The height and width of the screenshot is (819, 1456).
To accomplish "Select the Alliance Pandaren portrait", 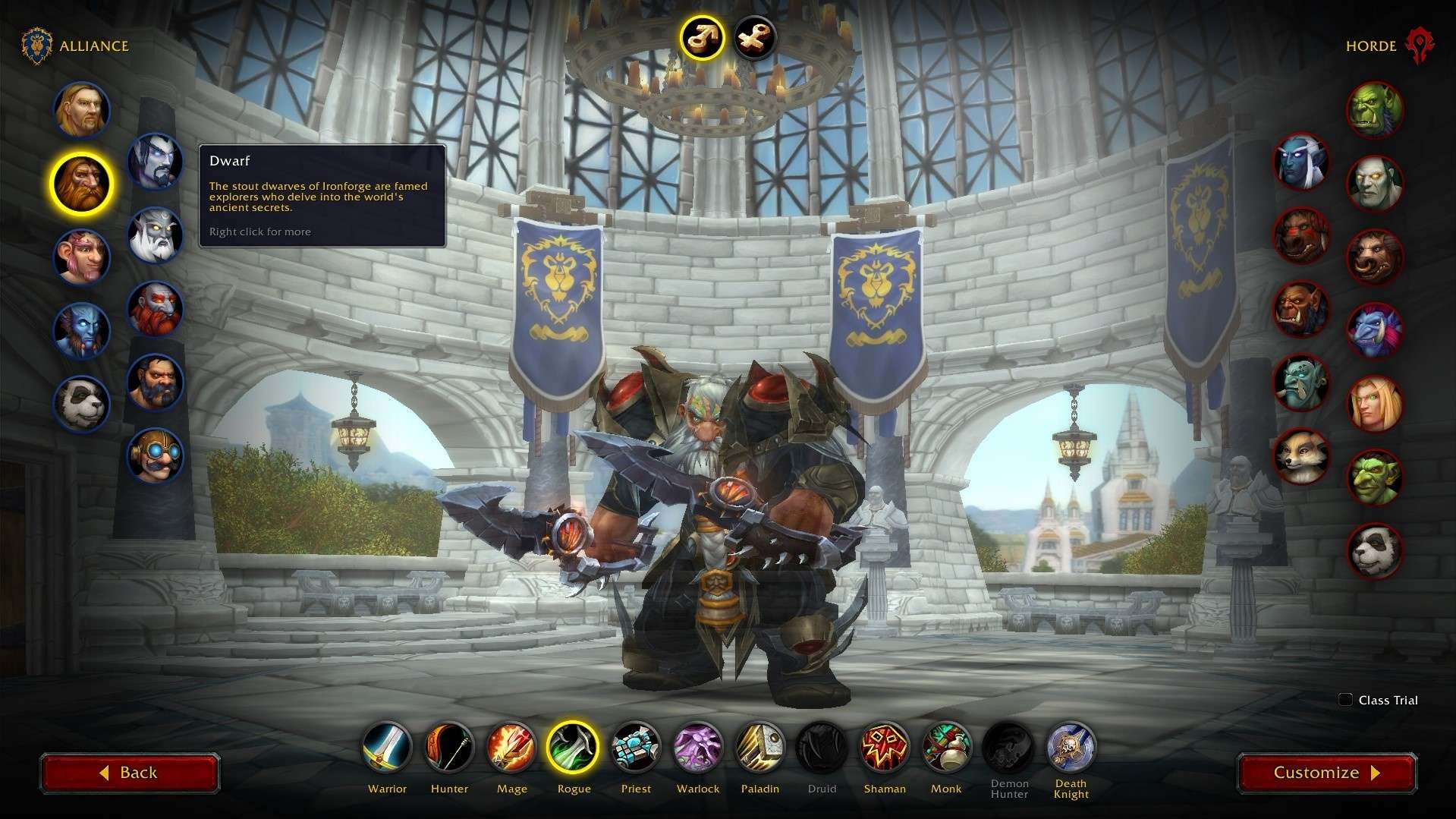I will click(x=81, y=403).
